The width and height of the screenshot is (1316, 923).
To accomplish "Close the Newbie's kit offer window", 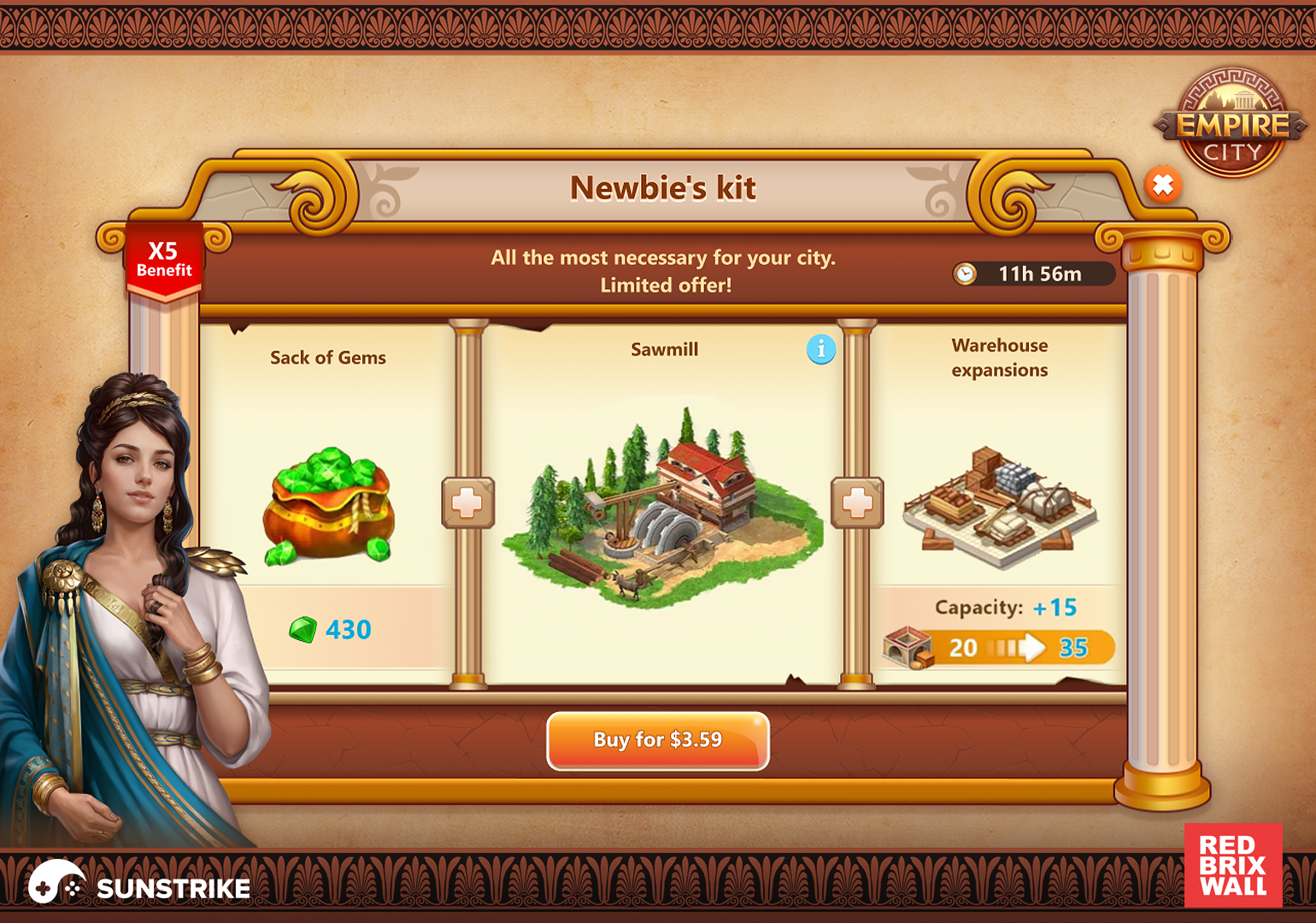I will (1163, 185).
